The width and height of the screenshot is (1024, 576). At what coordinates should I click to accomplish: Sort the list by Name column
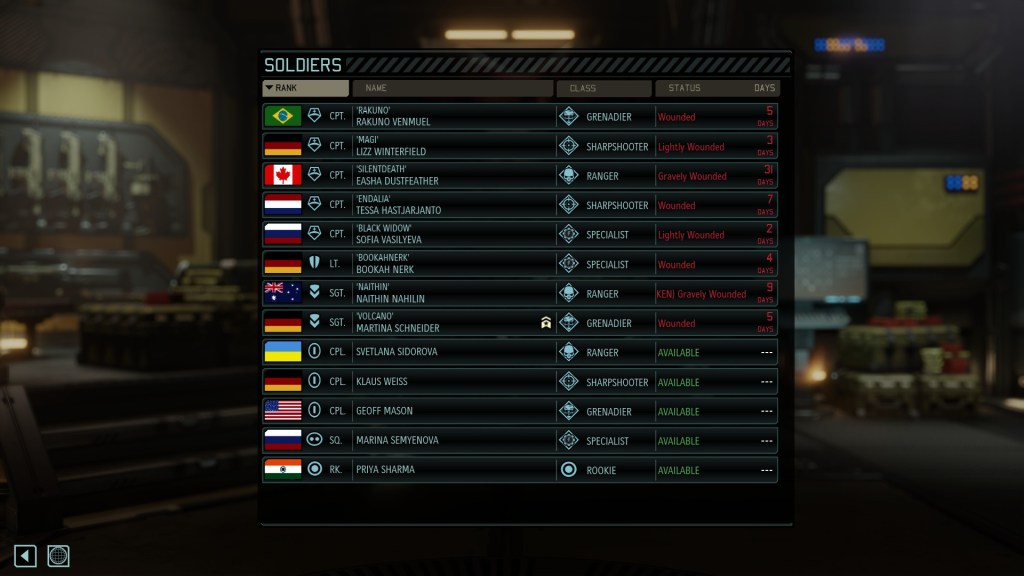[452, 88]
